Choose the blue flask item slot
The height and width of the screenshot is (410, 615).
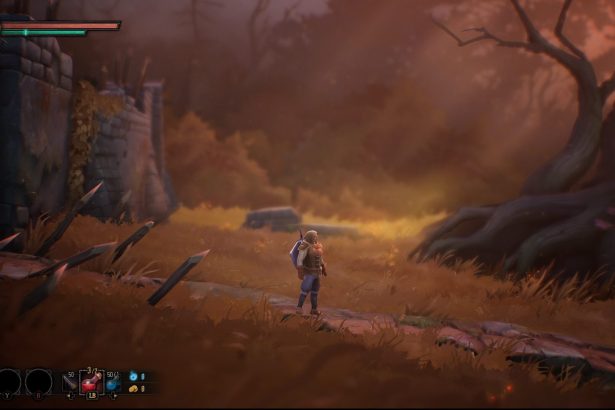112,382
